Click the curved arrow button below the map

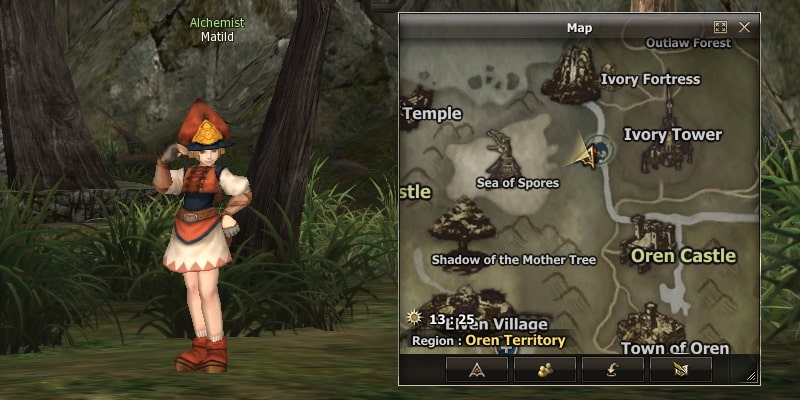[x=613, y=369]
